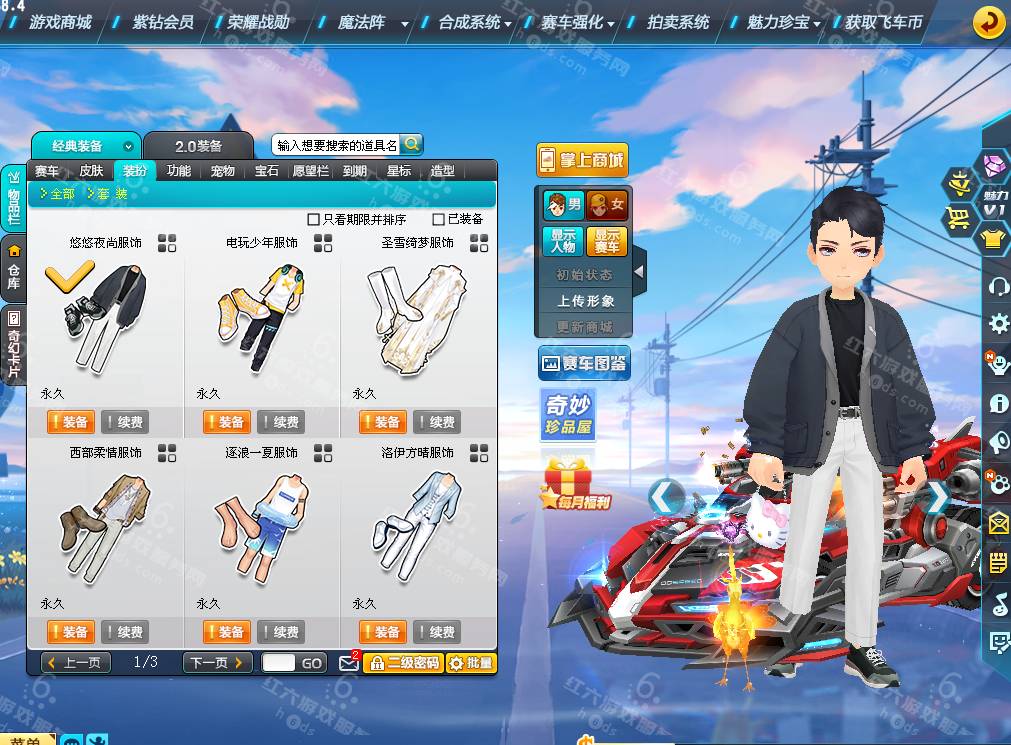Equip the 圣雪绮梦服饰 outfit with 装备

381,422
